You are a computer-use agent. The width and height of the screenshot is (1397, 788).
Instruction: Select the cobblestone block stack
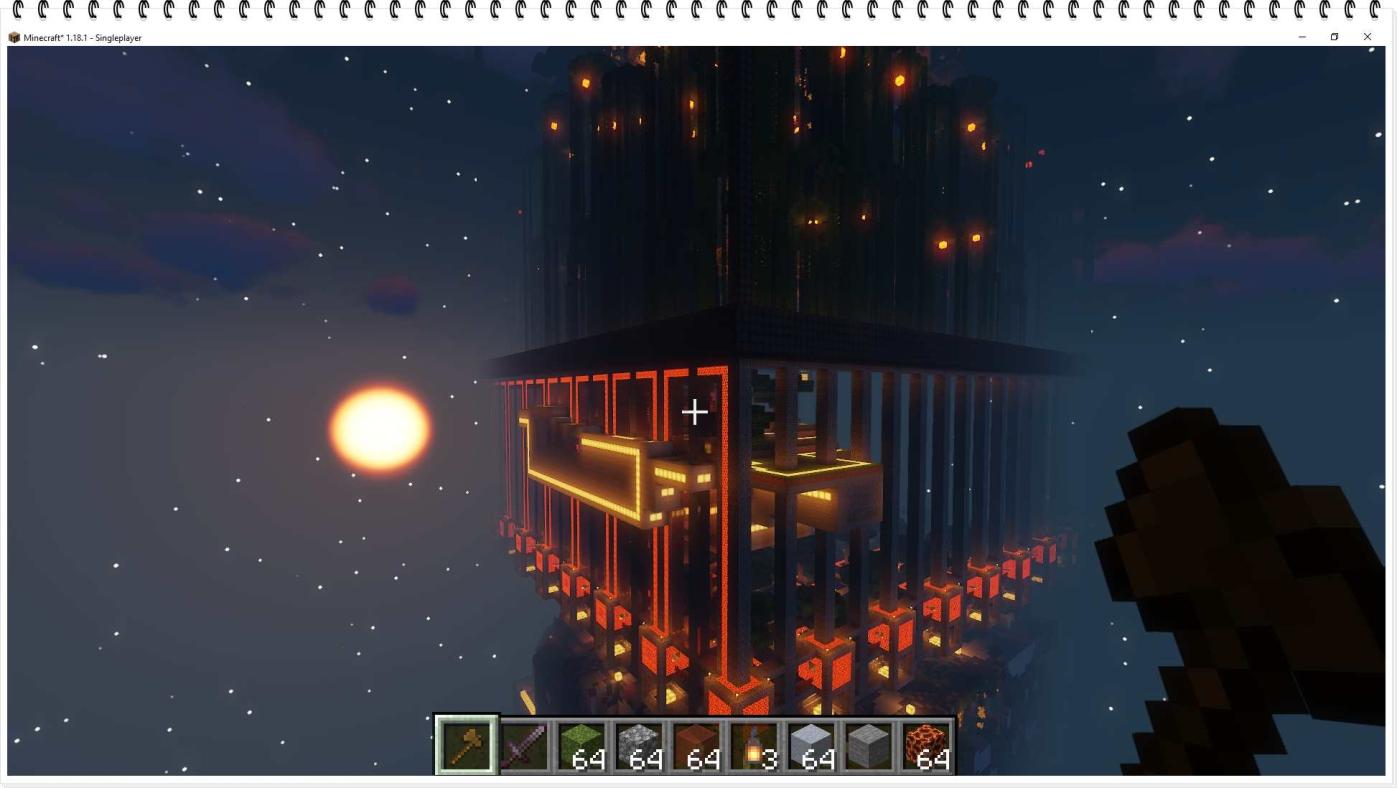[638, 746]
